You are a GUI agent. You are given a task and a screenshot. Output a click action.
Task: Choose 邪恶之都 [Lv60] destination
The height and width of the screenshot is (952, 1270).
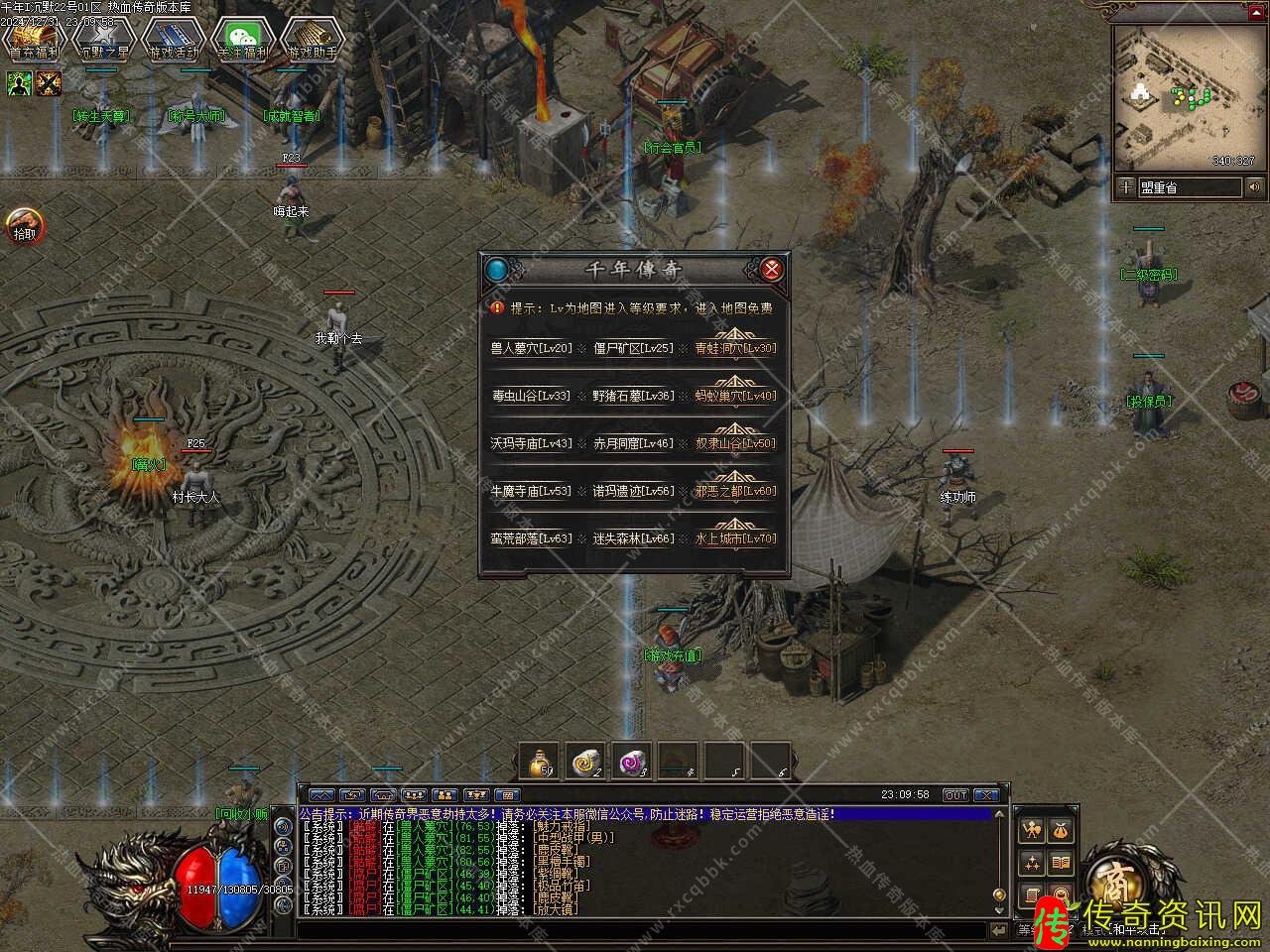click(x=735, y=491)
